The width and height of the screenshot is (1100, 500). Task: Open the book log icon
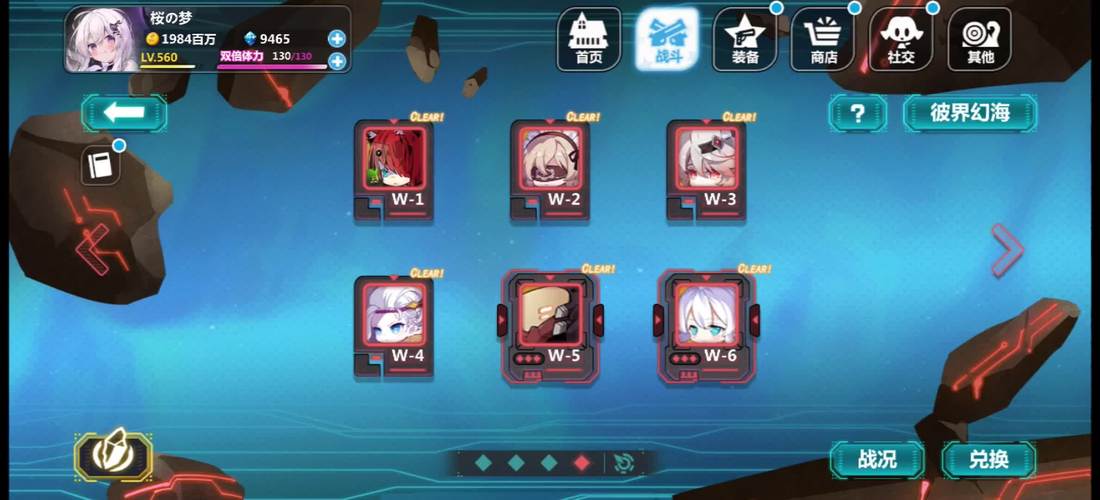coord(100,166)
